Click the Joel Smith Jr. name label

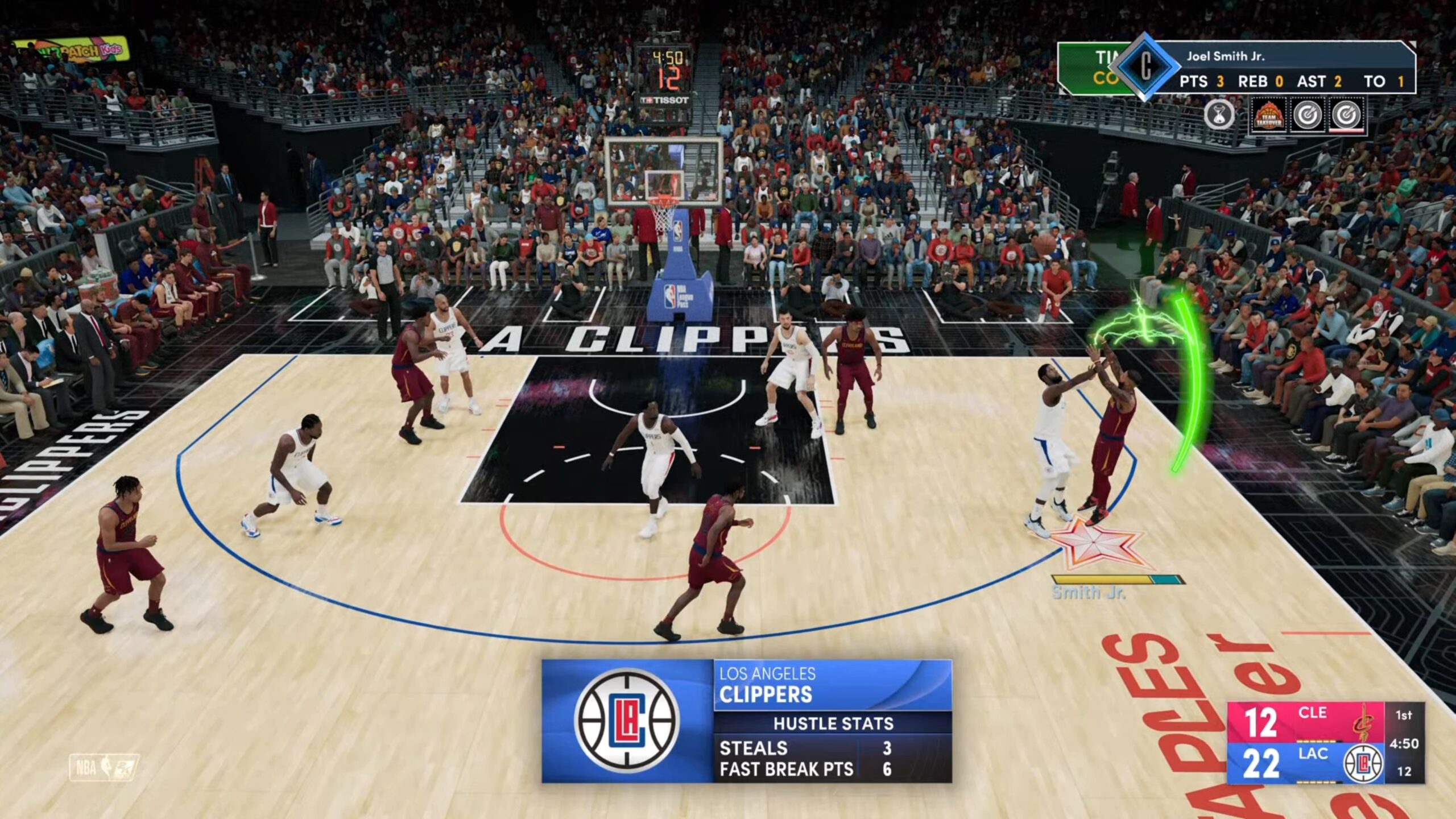[x=1226, y=56]
